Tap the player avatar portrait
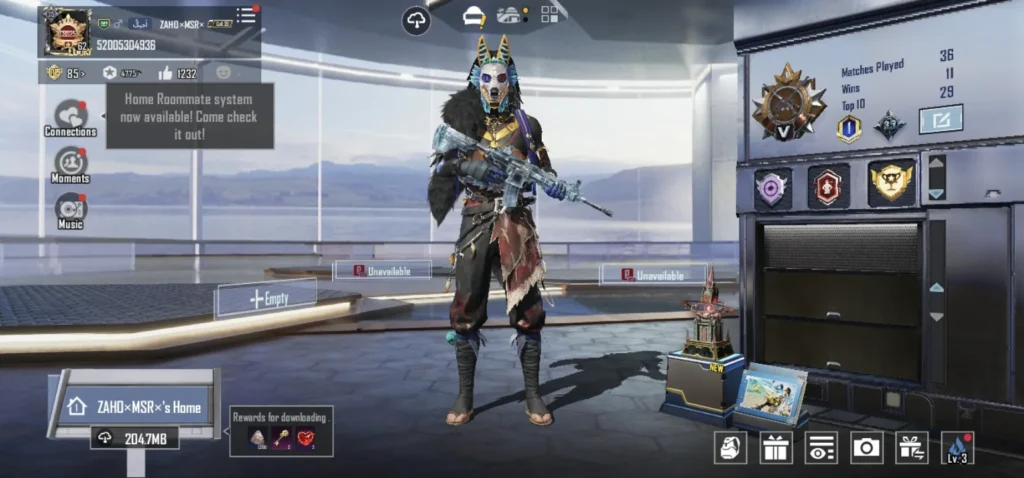This screenshot has width=1024, height=478. 67,31
